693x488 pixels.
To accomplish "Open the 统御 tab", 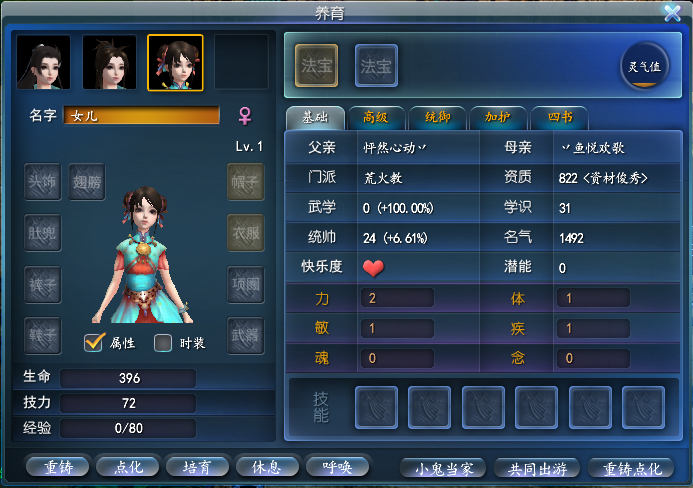I will tap(436, 117).
